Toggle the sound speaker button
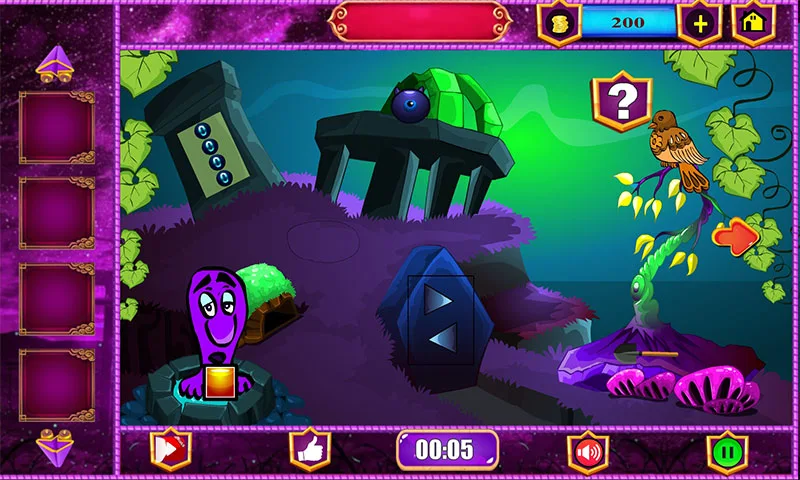Viewport: 800px width, 480px height. (x=589, y=451)
